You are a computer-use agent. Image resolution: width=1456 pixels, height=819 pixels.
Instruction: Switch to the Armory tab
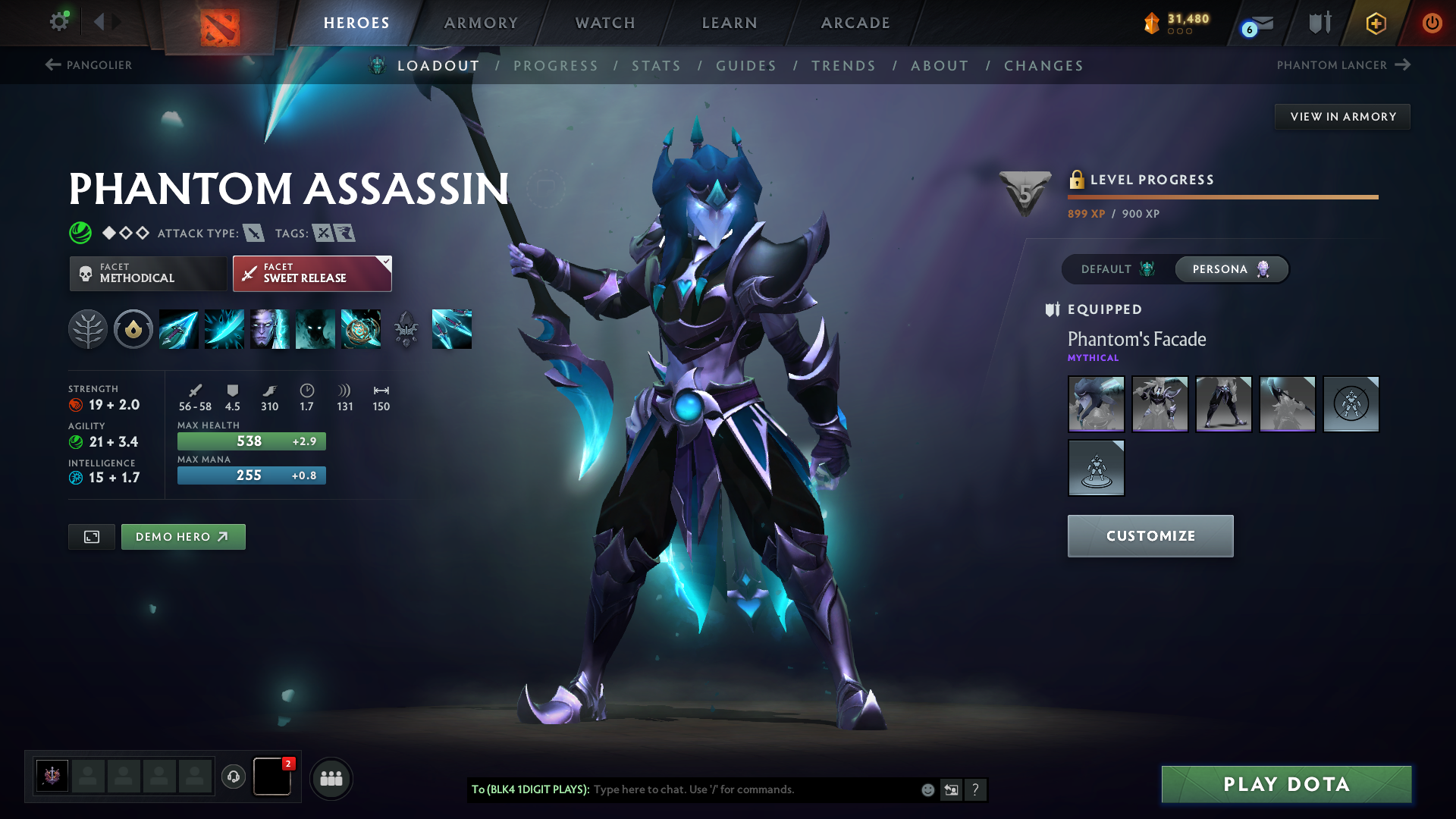coord(481,23)
